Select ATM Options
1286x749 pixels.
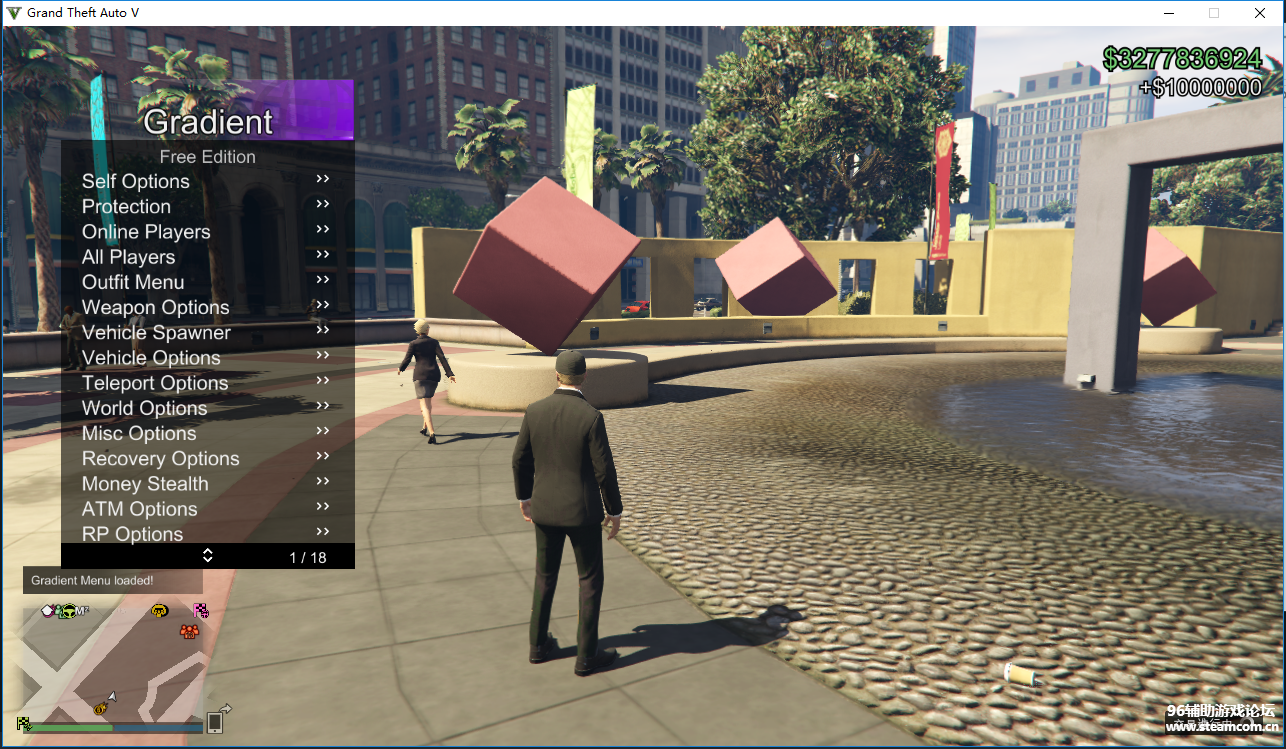(x=139, y=509)
